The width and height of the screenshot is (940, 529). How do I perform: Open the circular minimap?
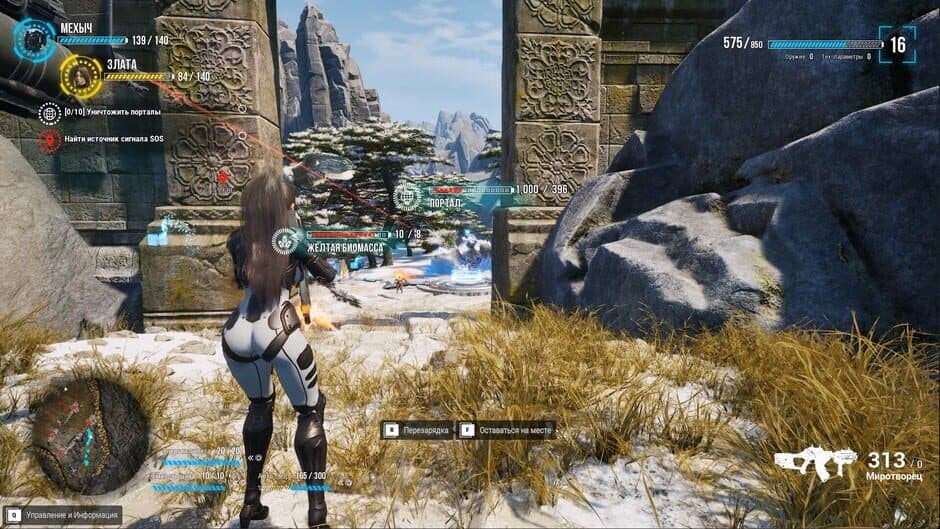click(x=90, y=436)
